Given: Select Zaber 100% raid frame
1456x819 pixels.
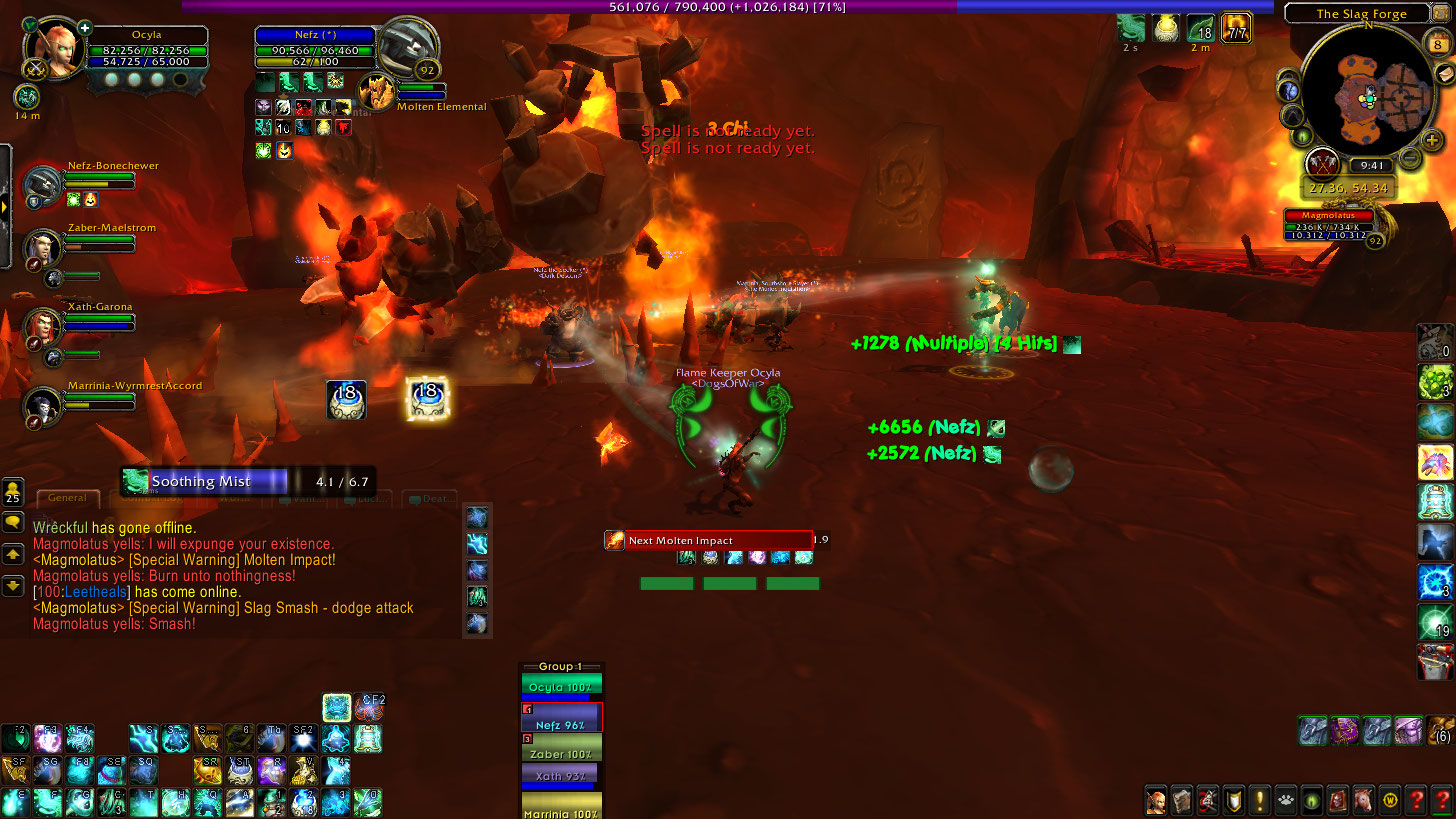Looking at the screenshot, I should [x=560, y=752].
